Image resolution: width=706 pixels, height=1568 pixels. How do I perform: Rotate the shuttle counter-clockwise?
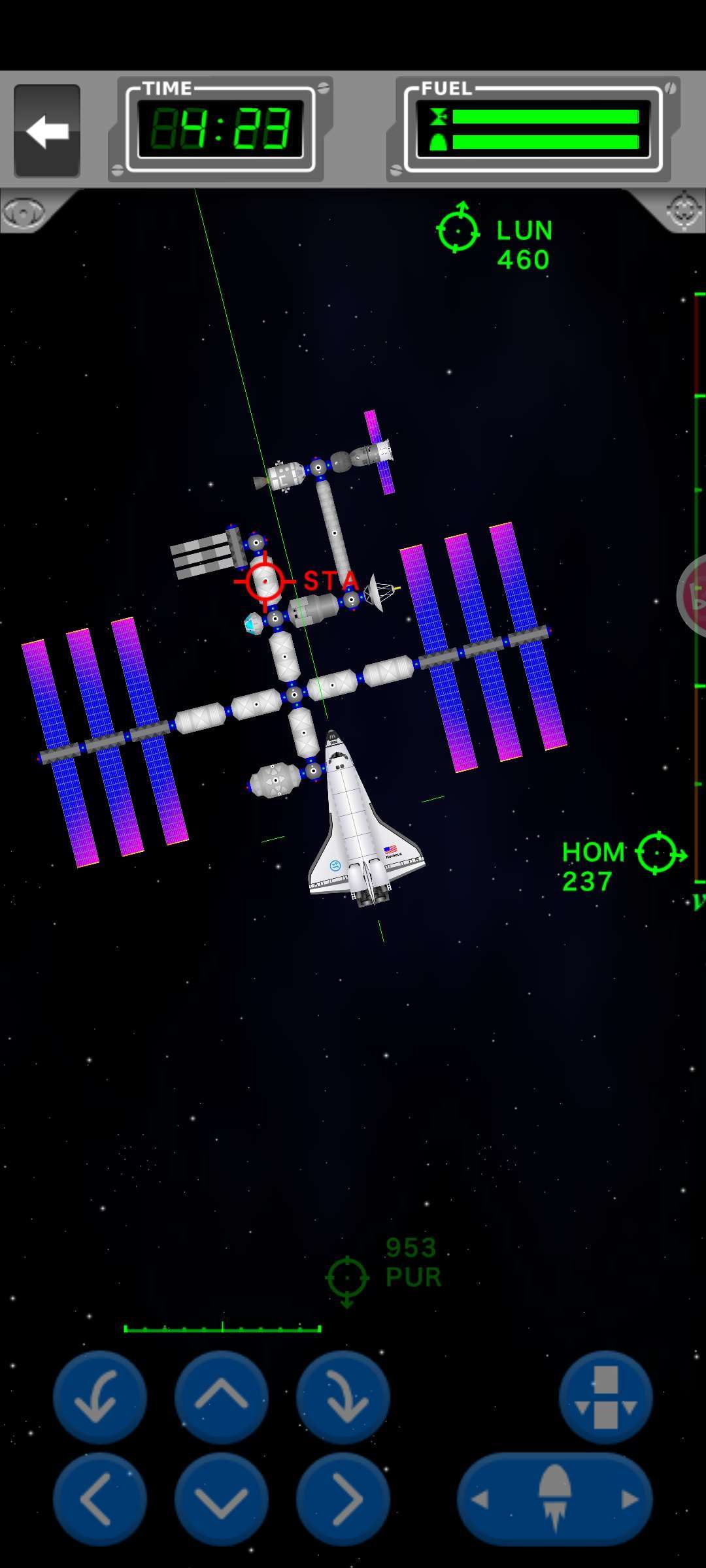point(99,1397)
